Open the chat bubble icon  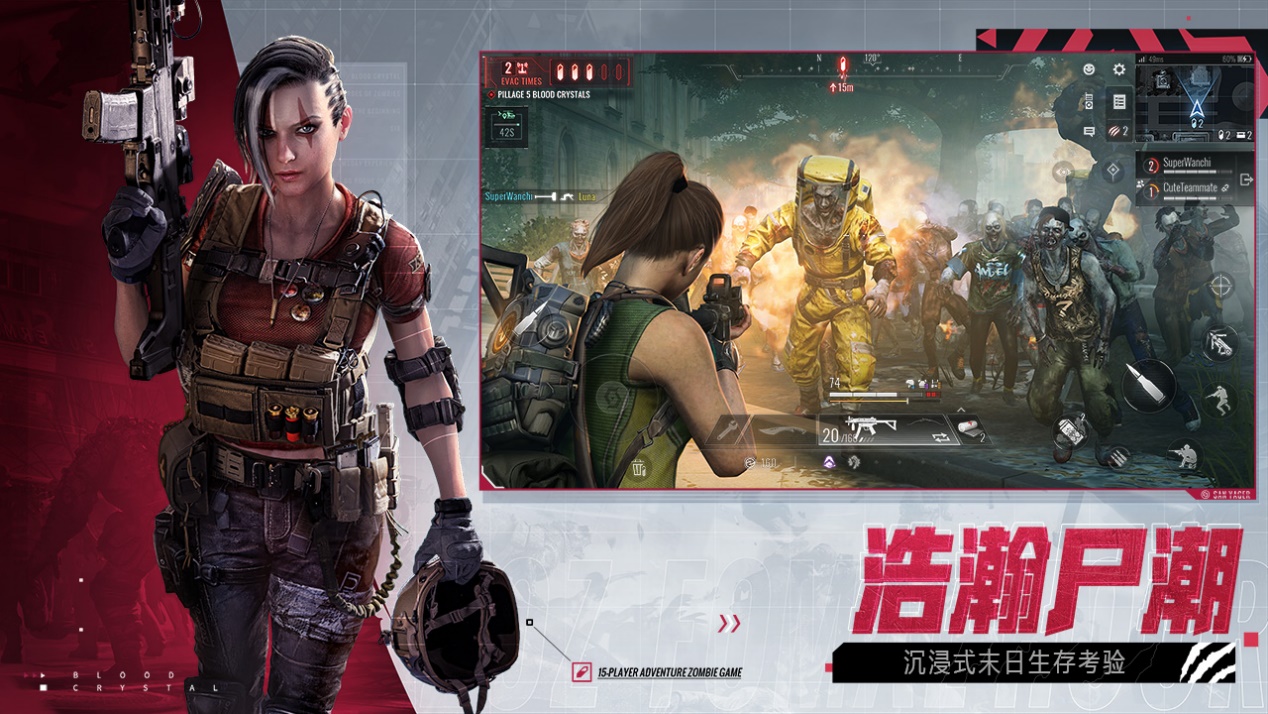1089,132
